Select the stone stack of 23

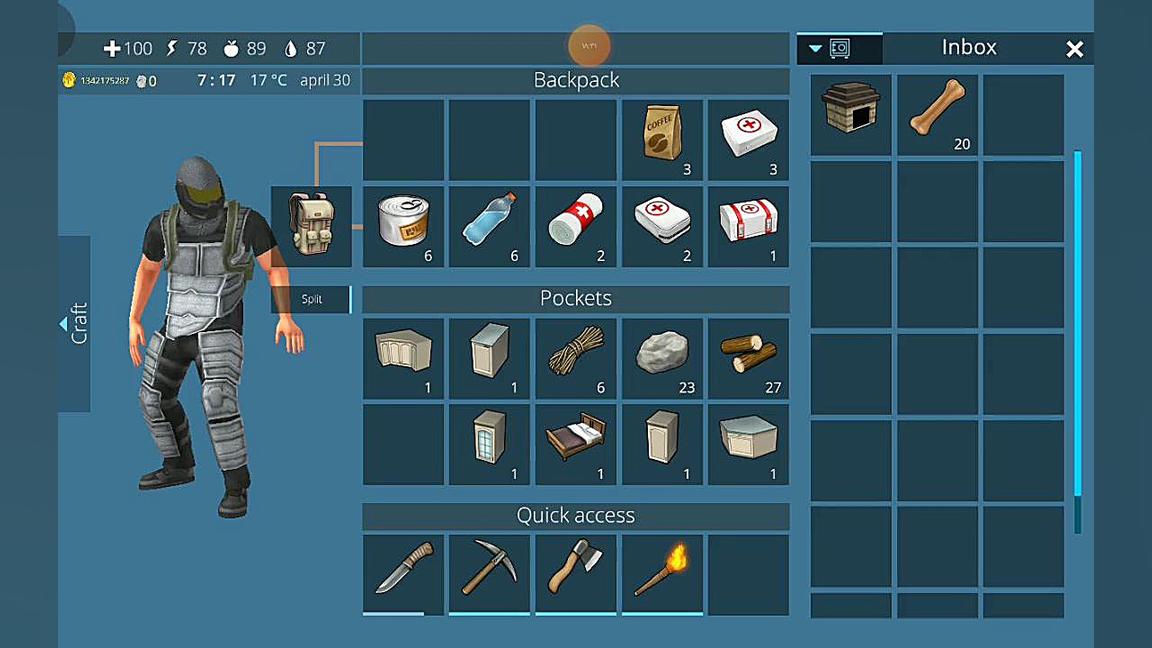pos(662,359)
